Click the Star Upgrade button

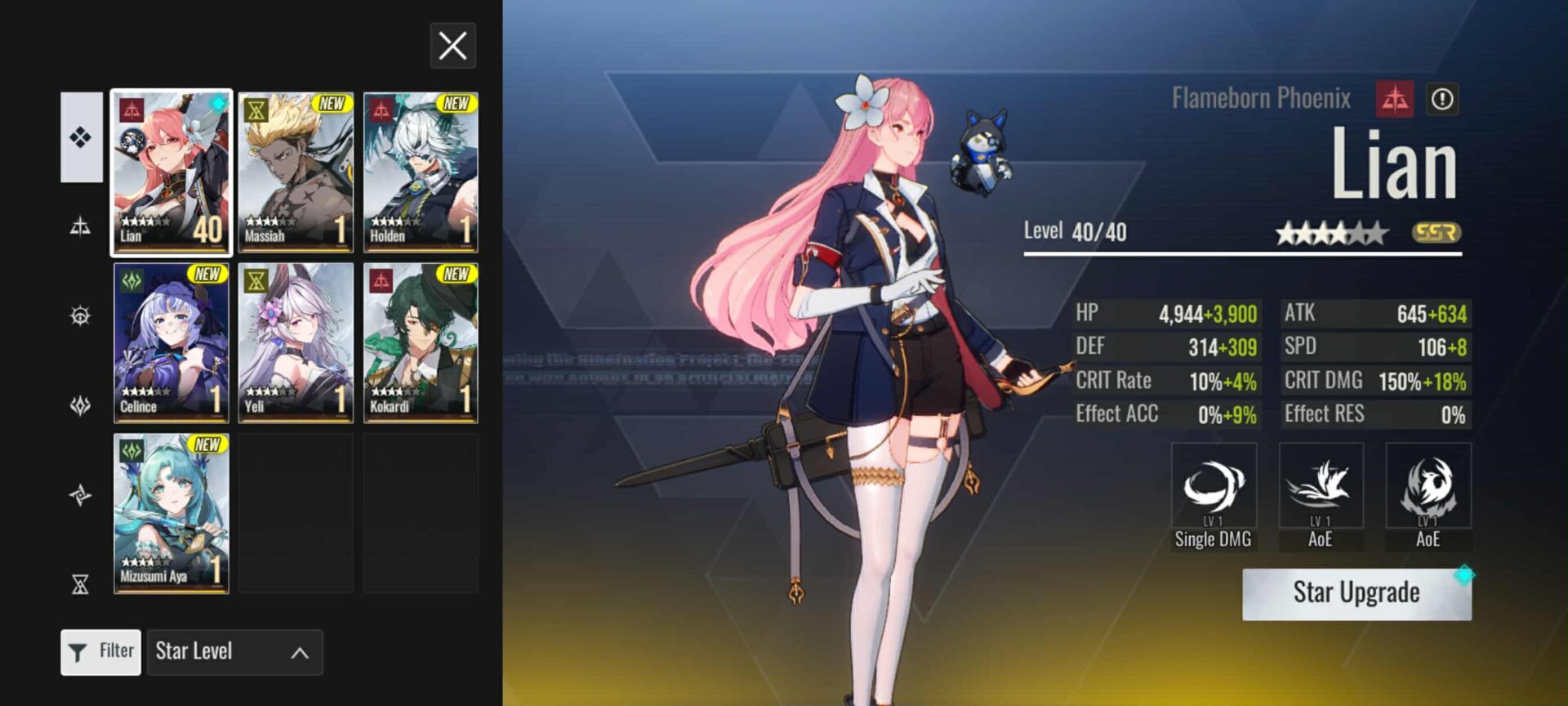(x=1356, y=593)
